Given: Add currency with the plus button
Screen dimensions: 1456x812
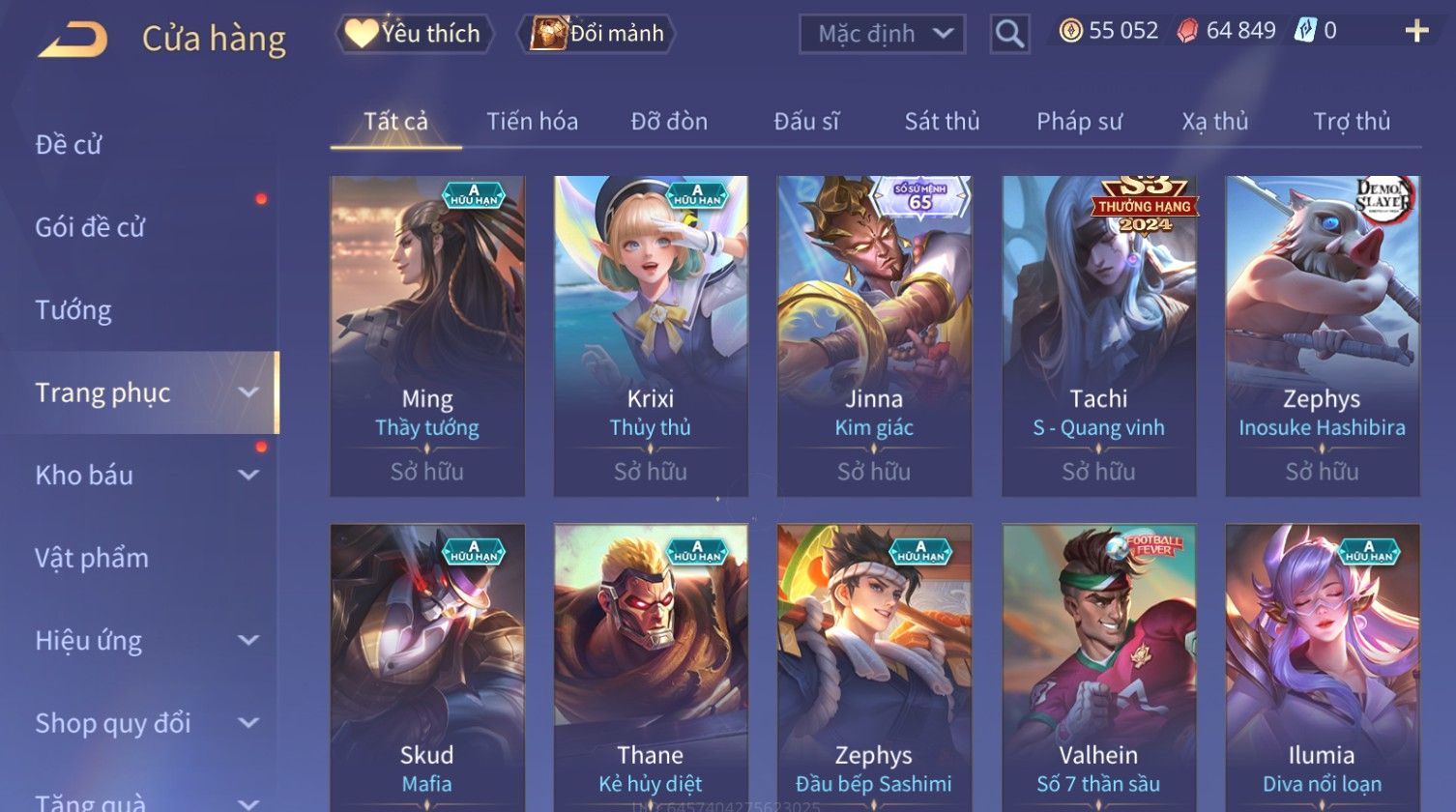Looking at the screenshot, I should (x=1416, y=32).
